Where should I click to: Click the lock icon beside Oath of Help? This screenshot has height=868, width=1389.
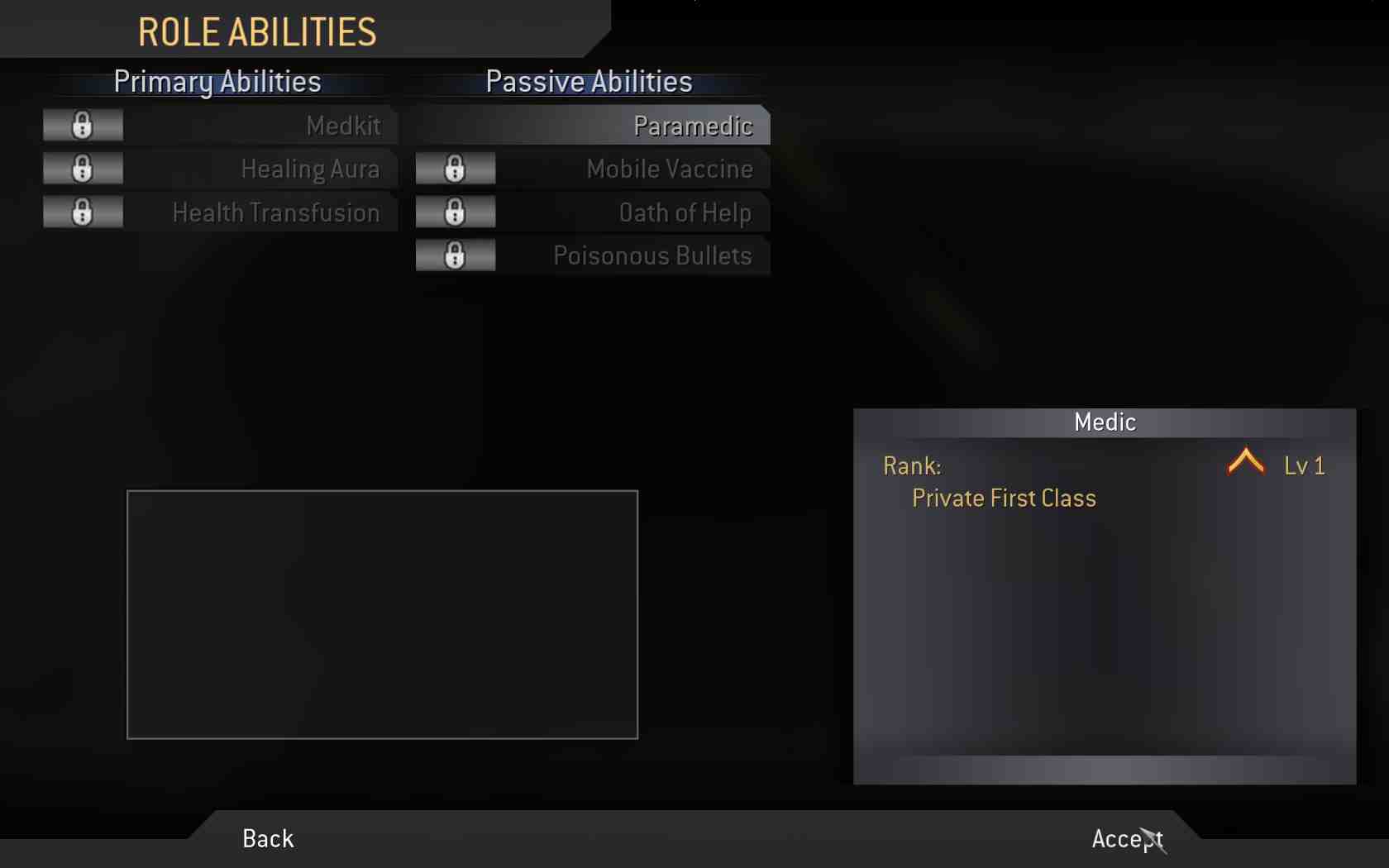pyautogui.click(x=455, y=212)
